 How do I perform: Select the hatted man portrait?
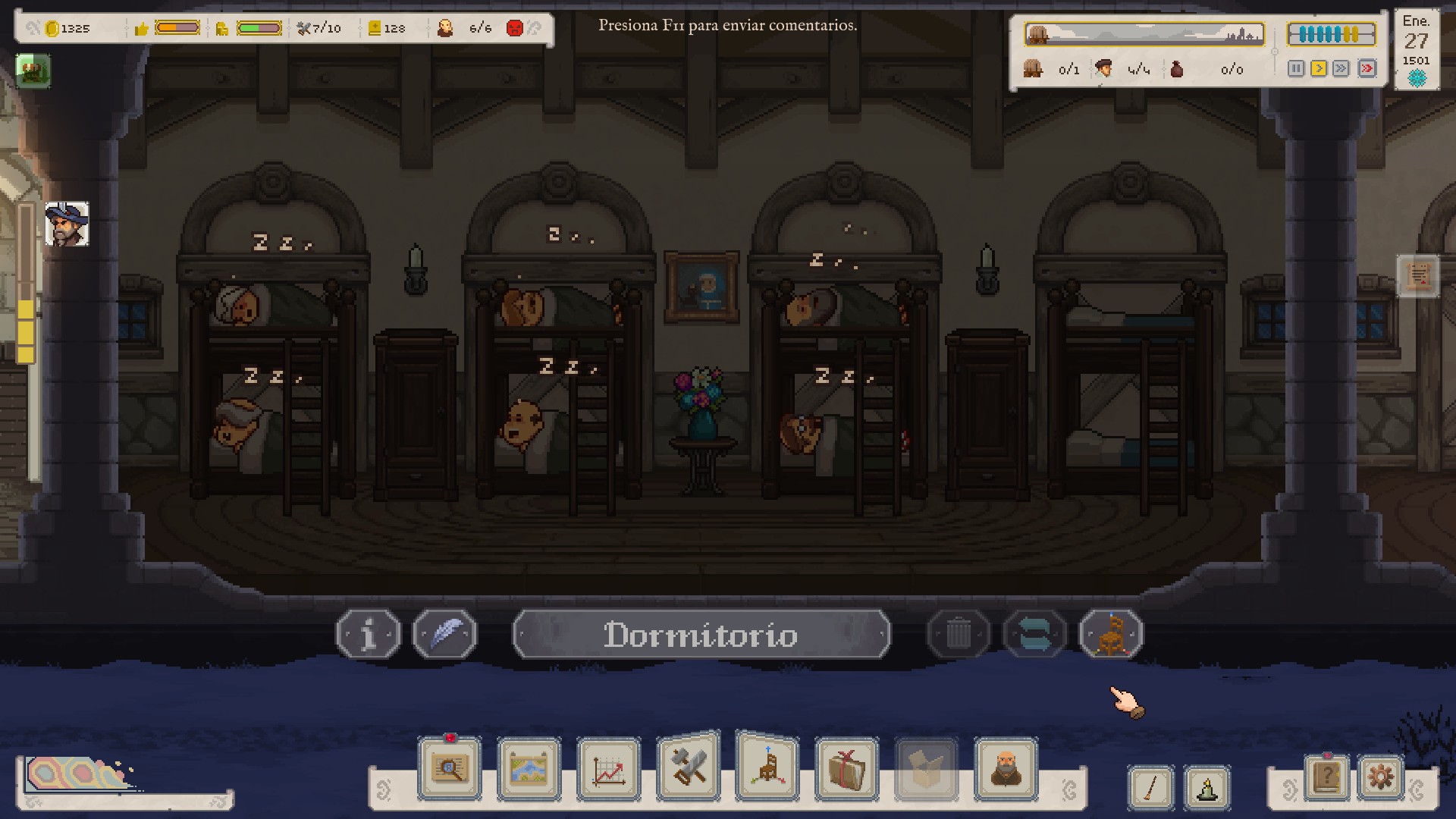[x=67, y=224]
